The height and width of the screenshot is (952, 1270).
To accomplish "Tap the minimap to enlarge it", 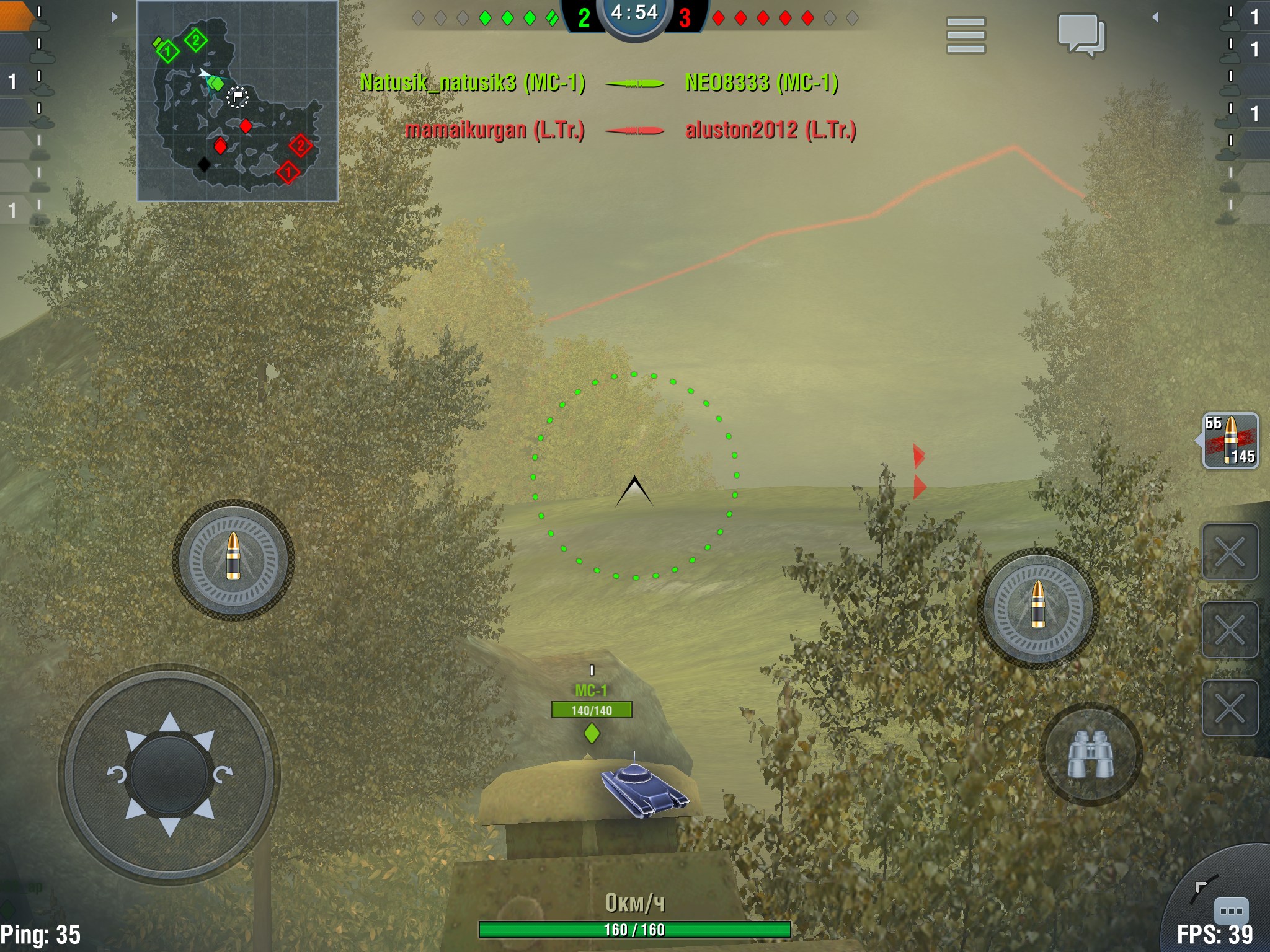I will point(238,101).
